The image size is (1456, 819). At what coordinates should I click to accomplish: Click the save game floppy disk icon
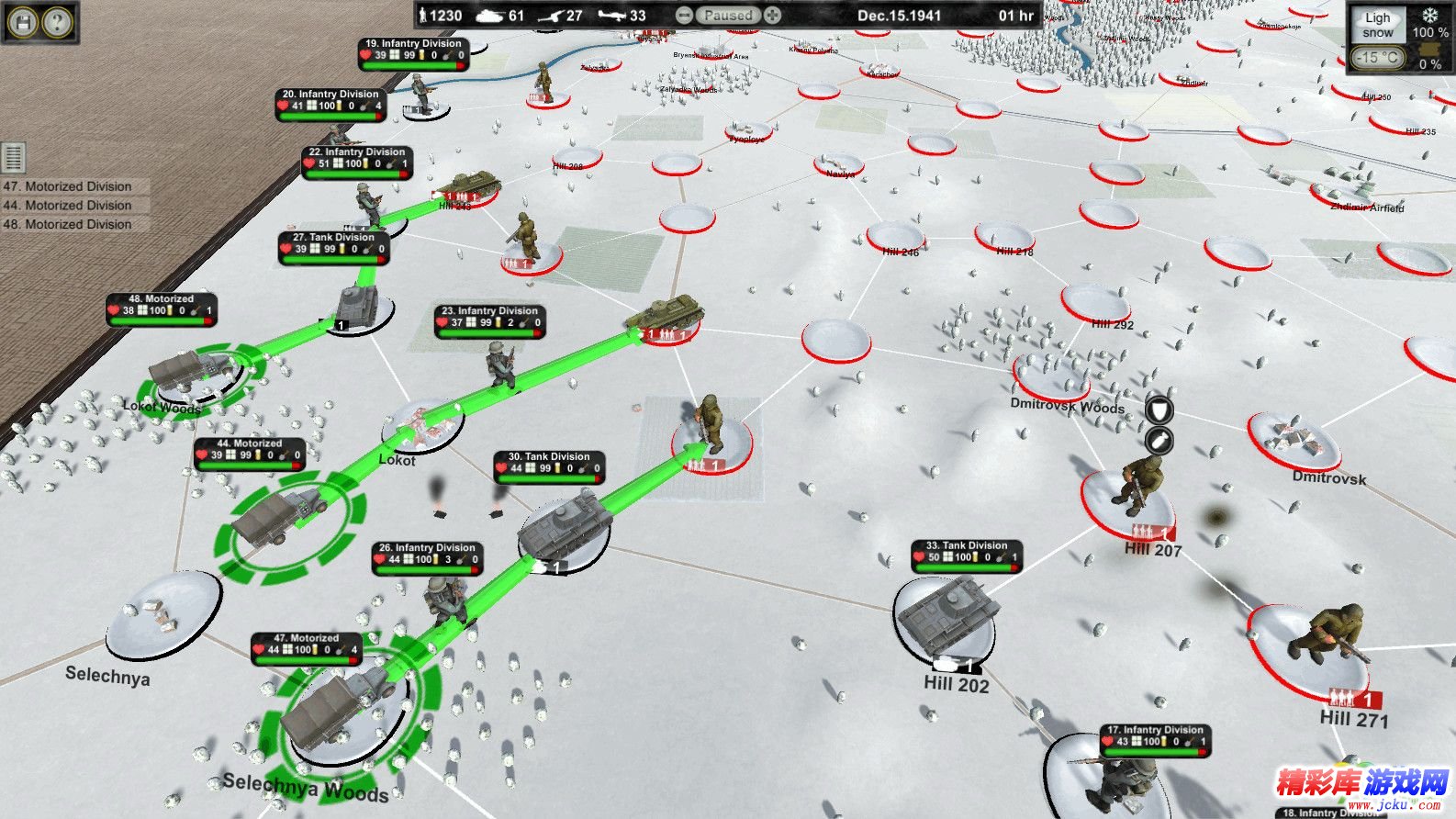point(23,21)
